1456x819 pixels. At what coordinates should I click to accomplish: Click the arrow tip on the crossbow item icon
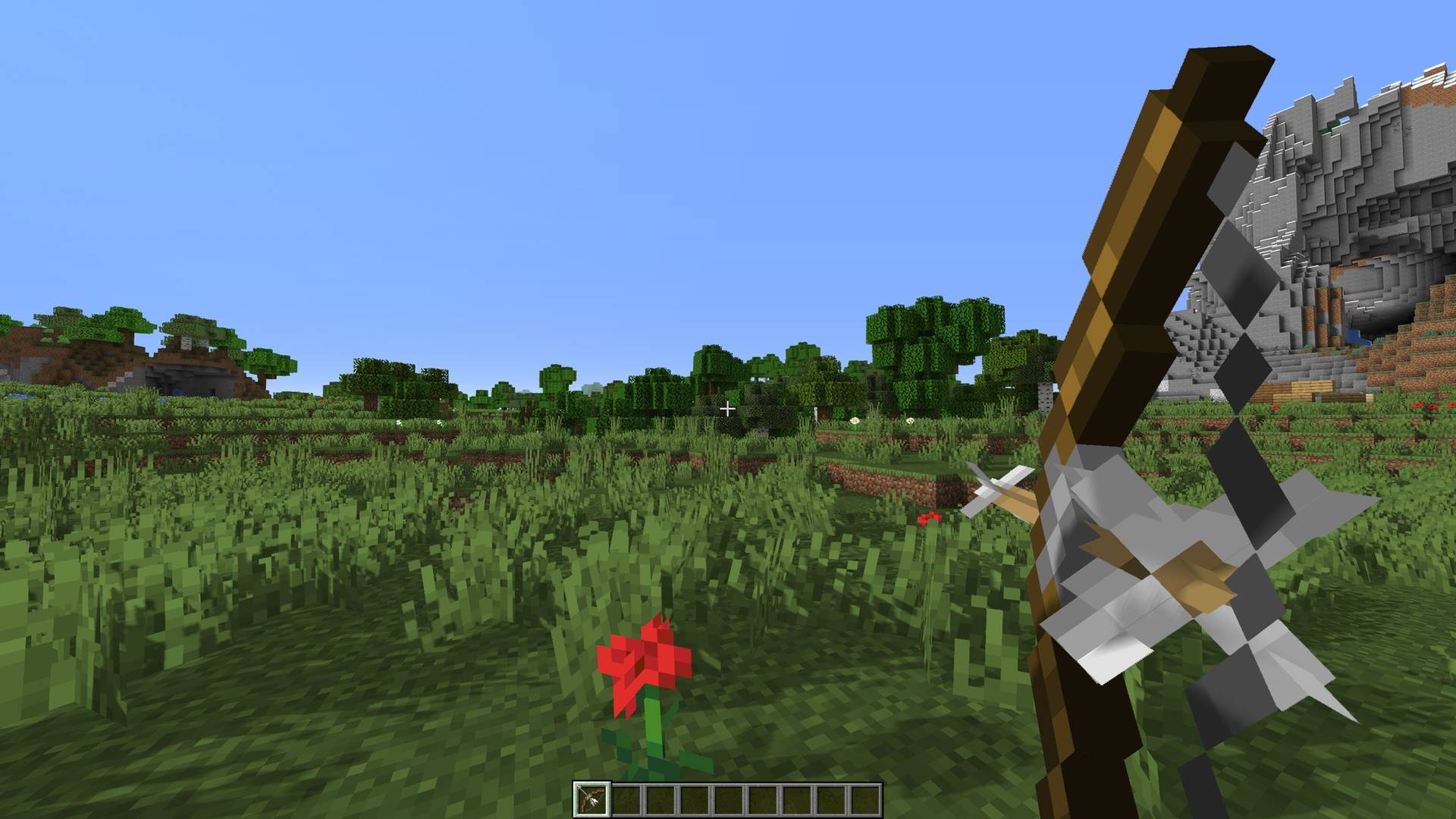tap(580, 787)
